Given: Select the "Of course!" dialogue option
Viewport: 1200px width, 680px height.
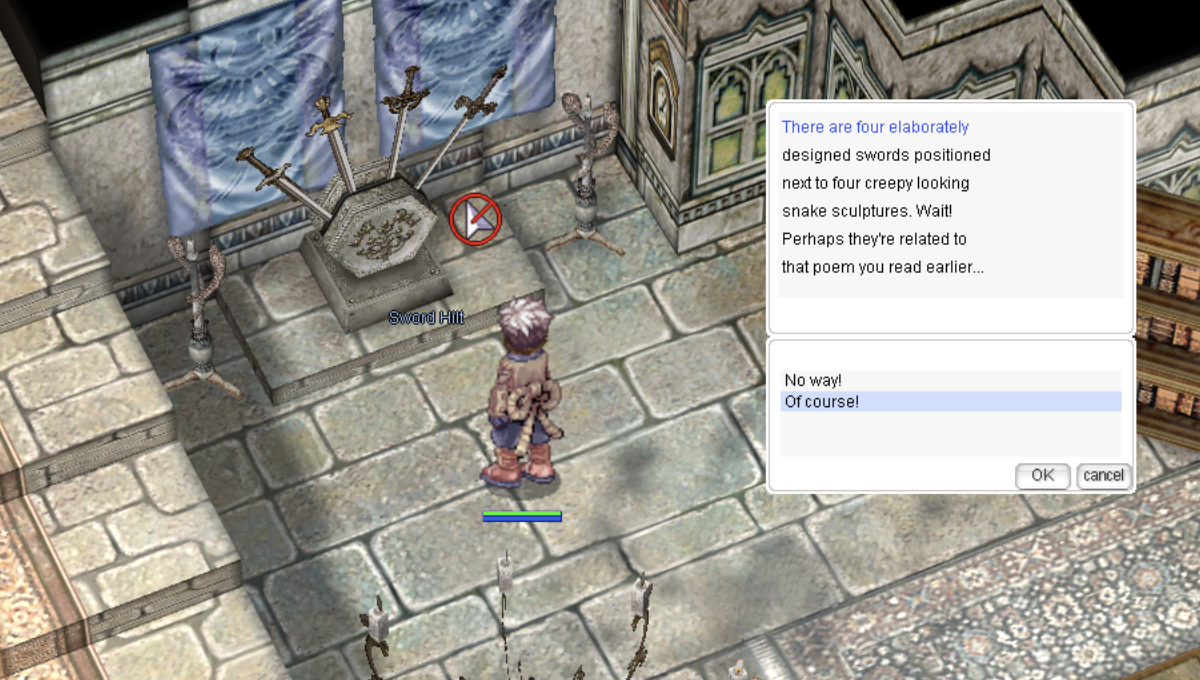Looking at the screenshot, I should click(x=821, y=402).
